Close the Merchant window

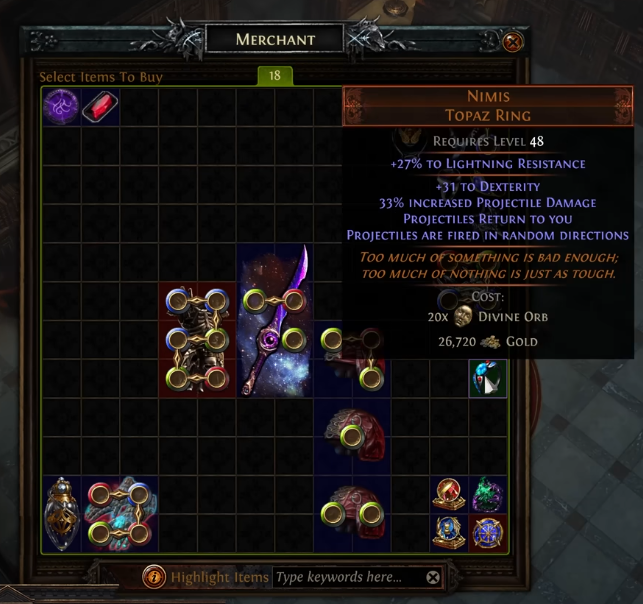(x=512, y=42)
